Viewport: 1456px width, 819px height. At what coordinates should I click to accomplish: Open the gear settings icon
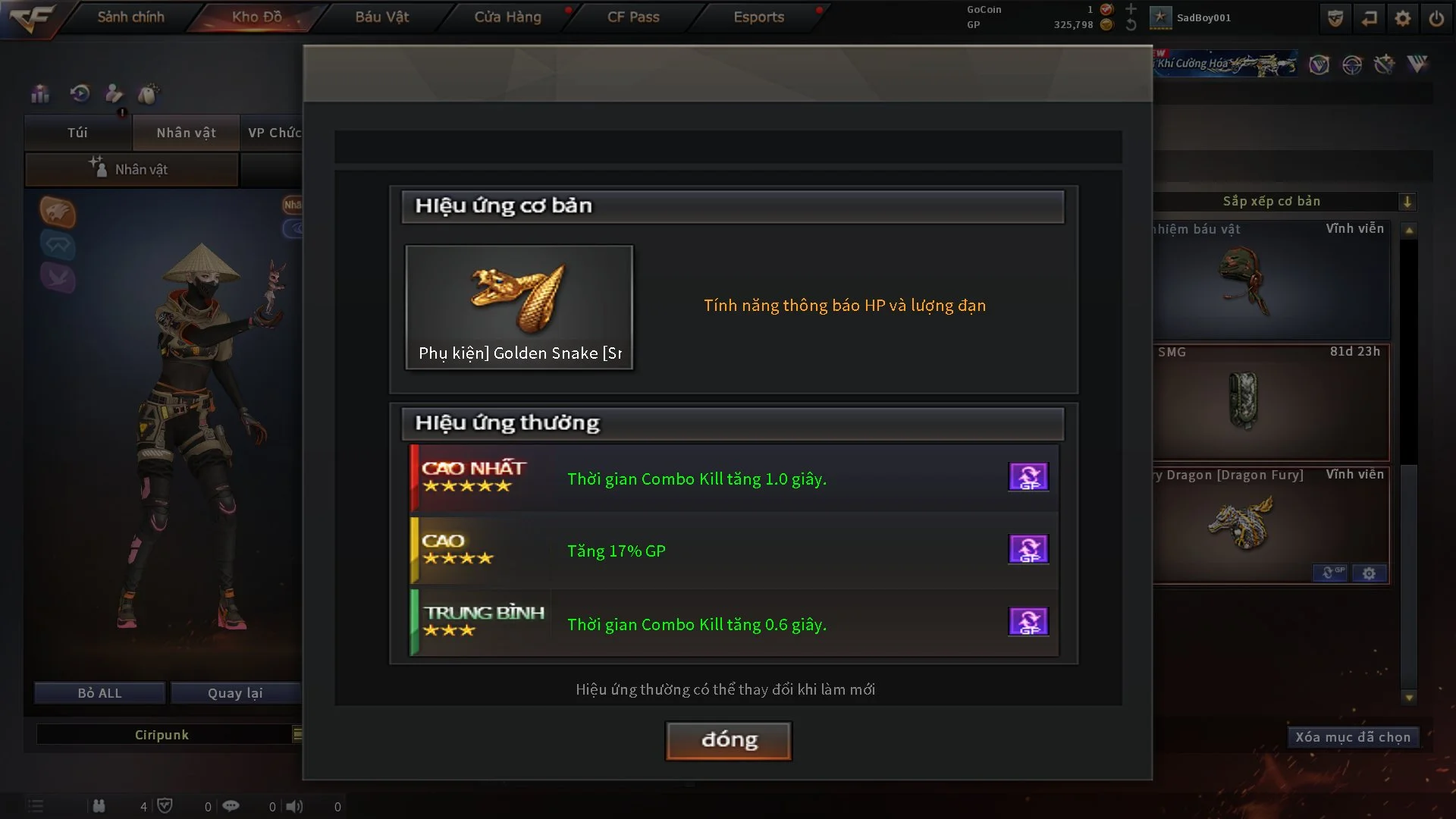1402,18
